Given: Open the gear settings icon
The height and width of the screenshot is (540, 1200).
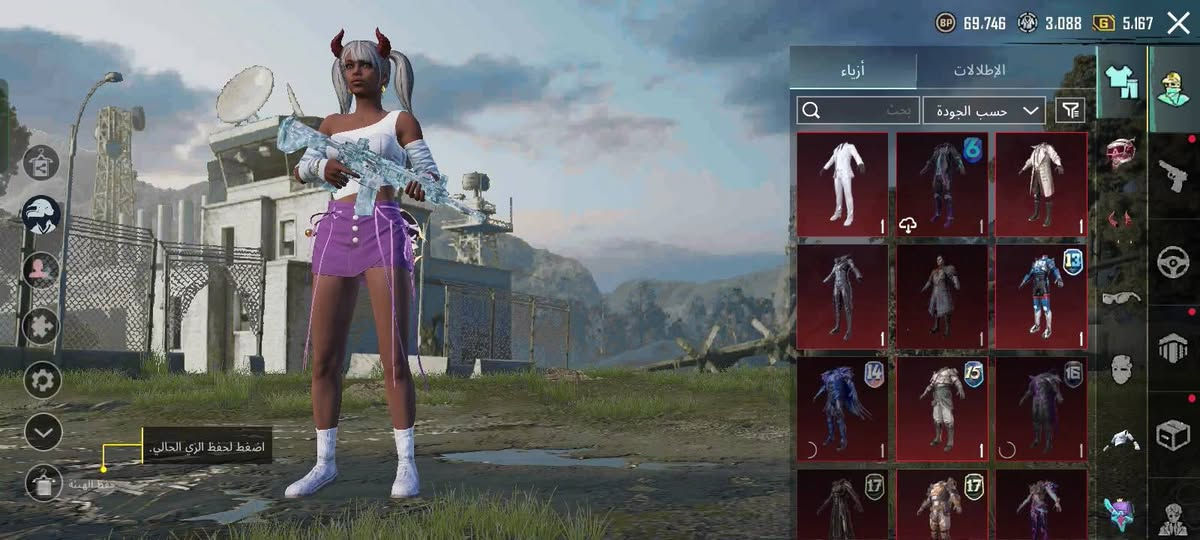Looking at the screenshot, I should (42, 380).
